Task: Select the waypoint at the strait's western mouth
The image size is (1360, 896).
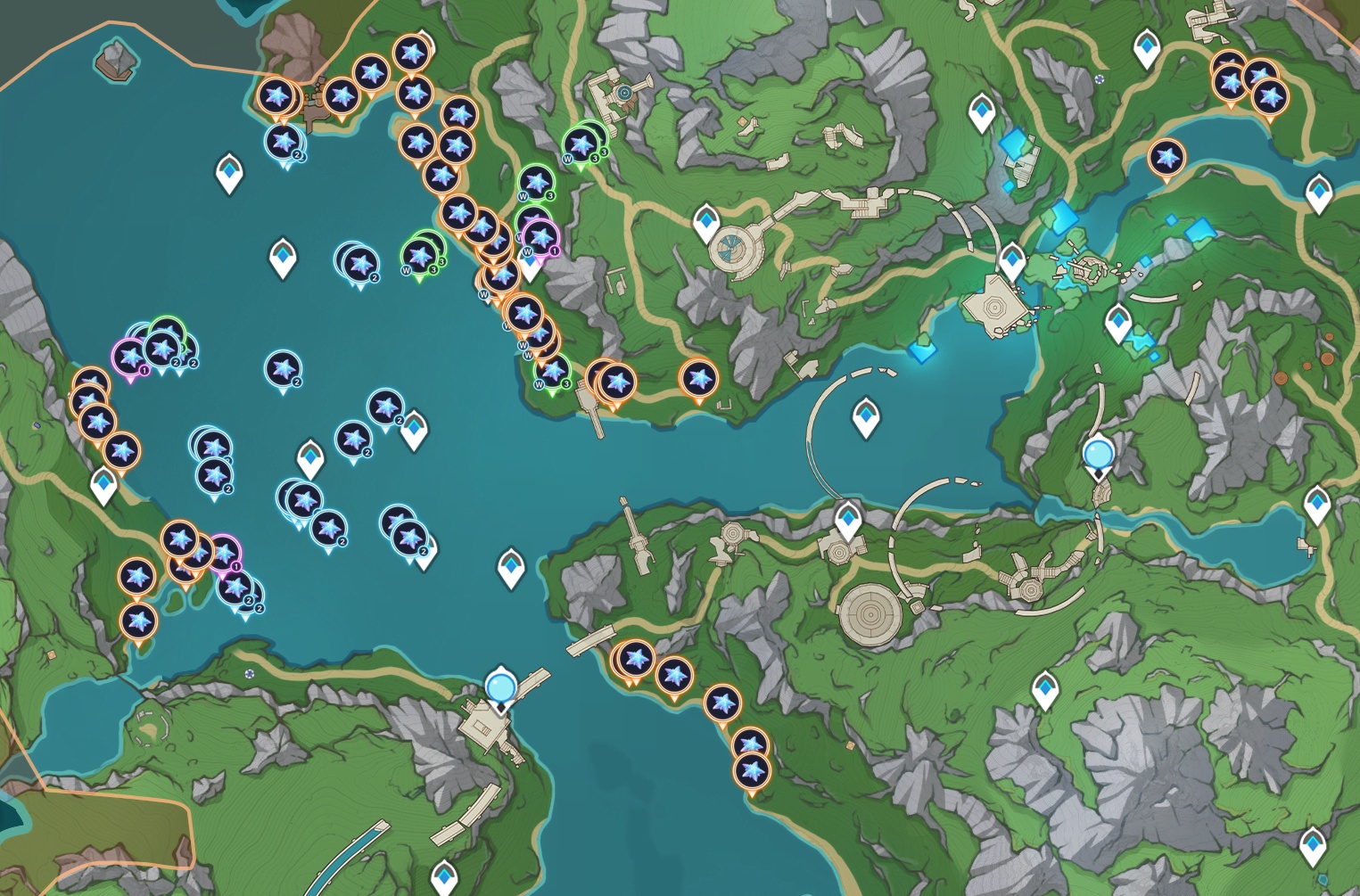Action: [511, 567]
